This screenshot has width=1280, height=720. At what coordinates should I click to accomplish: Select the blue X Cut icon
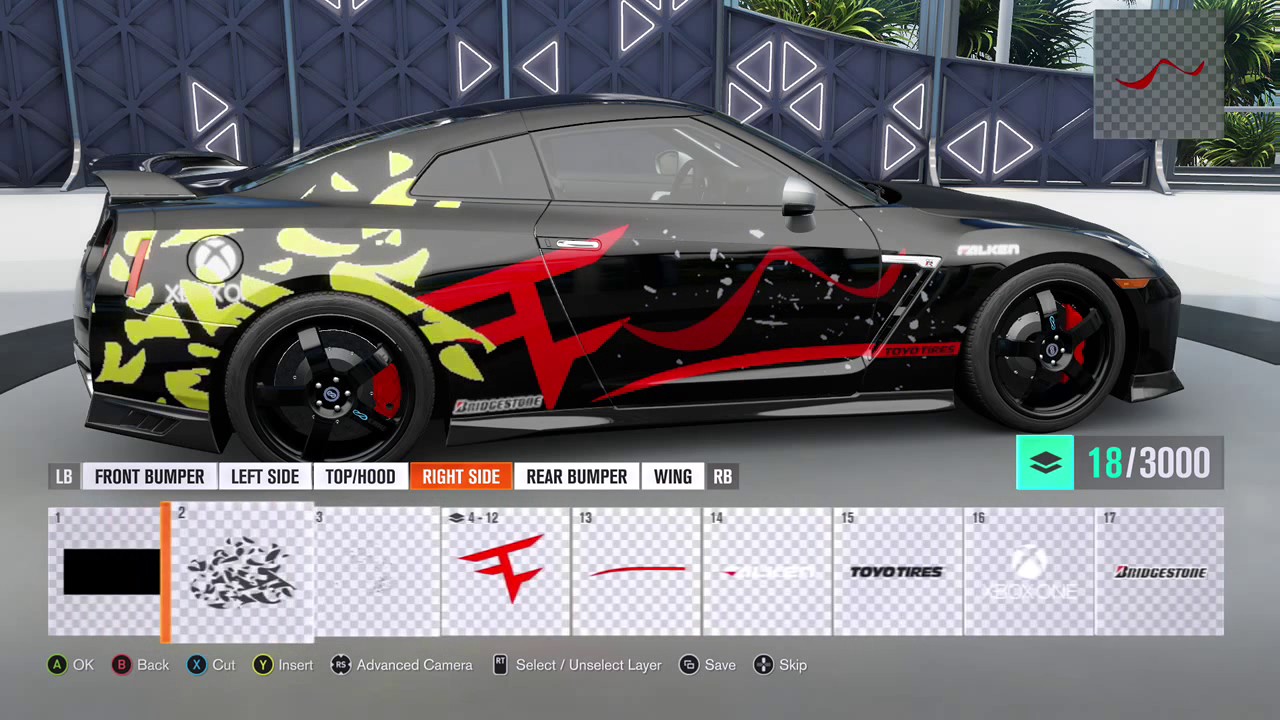coord(196,665)
